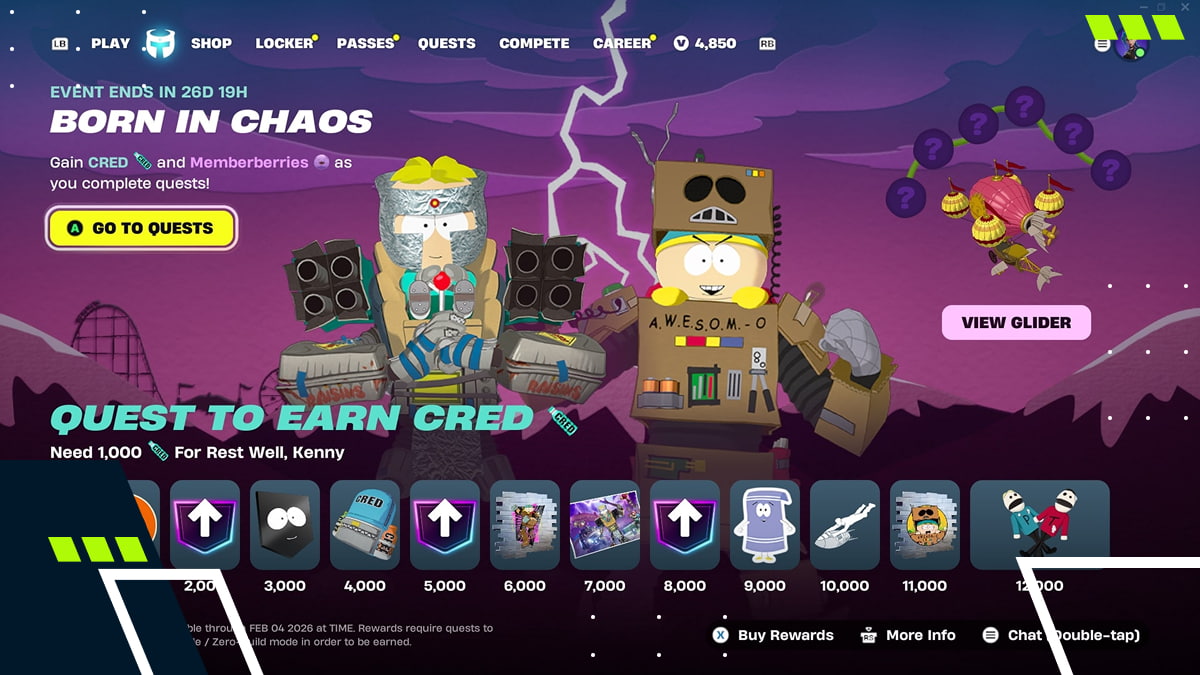Choose the 10,000 cred white contrail reward

(845, 525)
